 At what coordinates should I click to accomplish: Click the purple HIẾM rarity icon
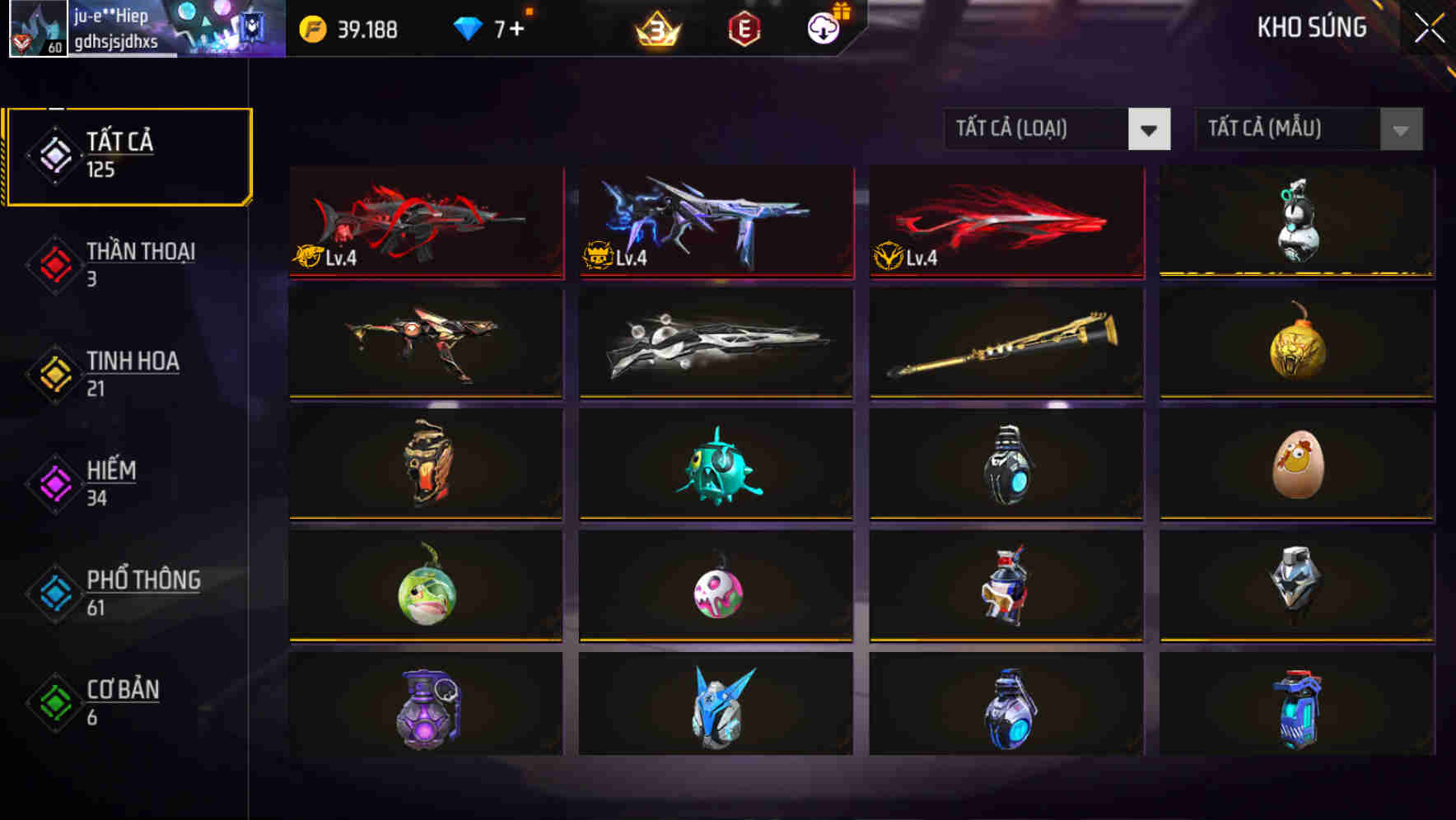point(53,485)
